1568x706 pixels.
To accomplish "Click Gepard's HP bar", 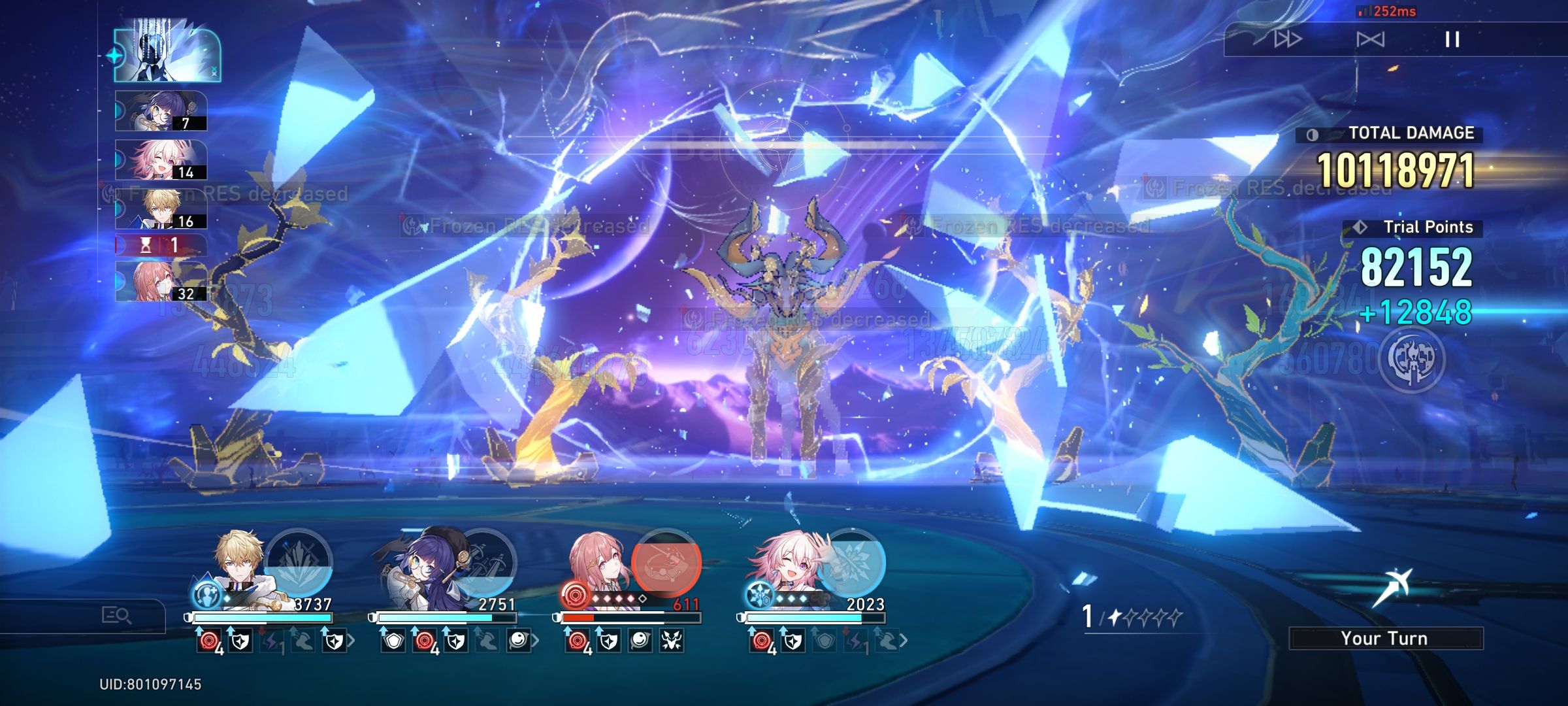I will point(261,617).
